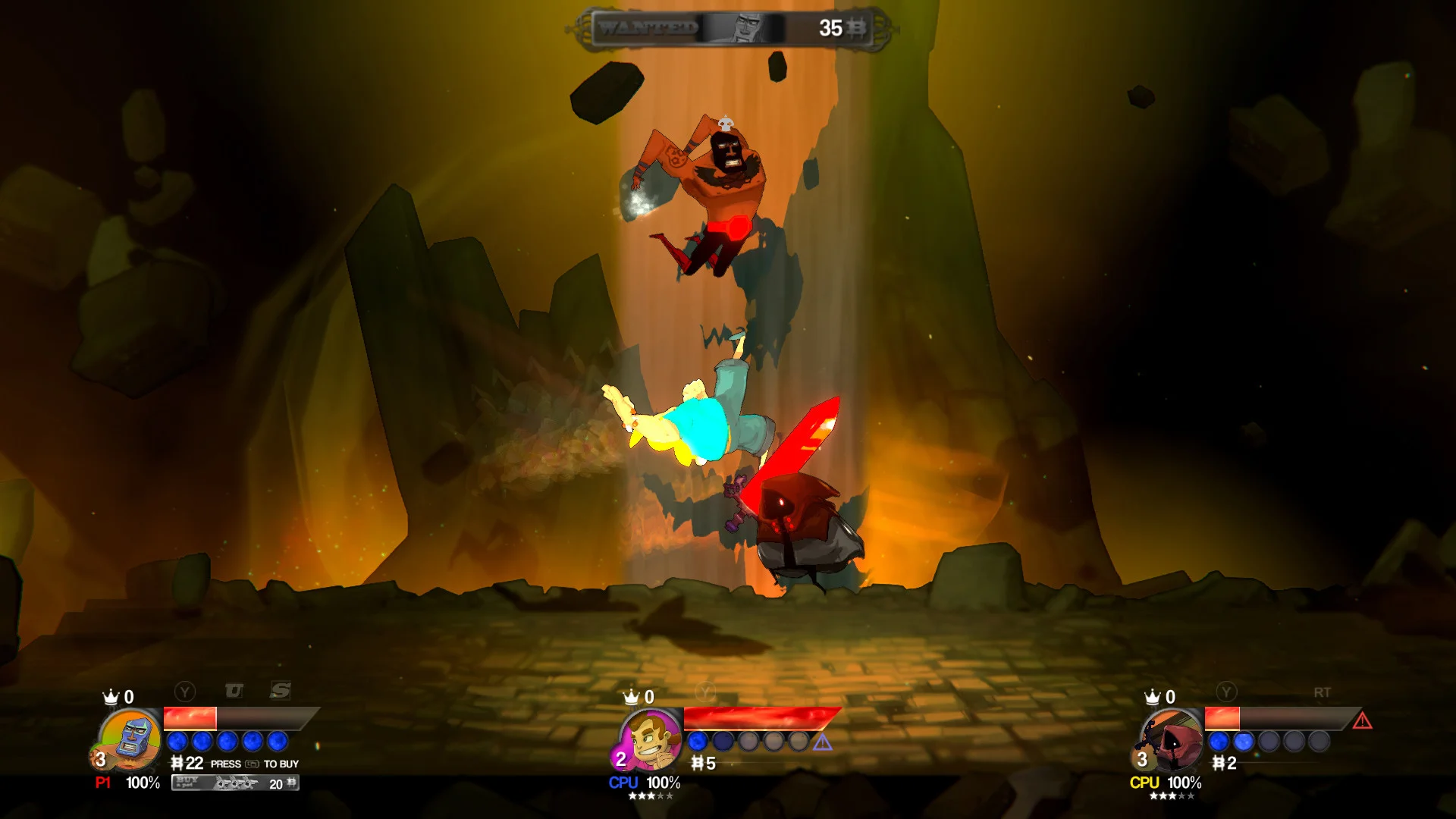Select the "Buy a pet" shop banner

[235, 783]
